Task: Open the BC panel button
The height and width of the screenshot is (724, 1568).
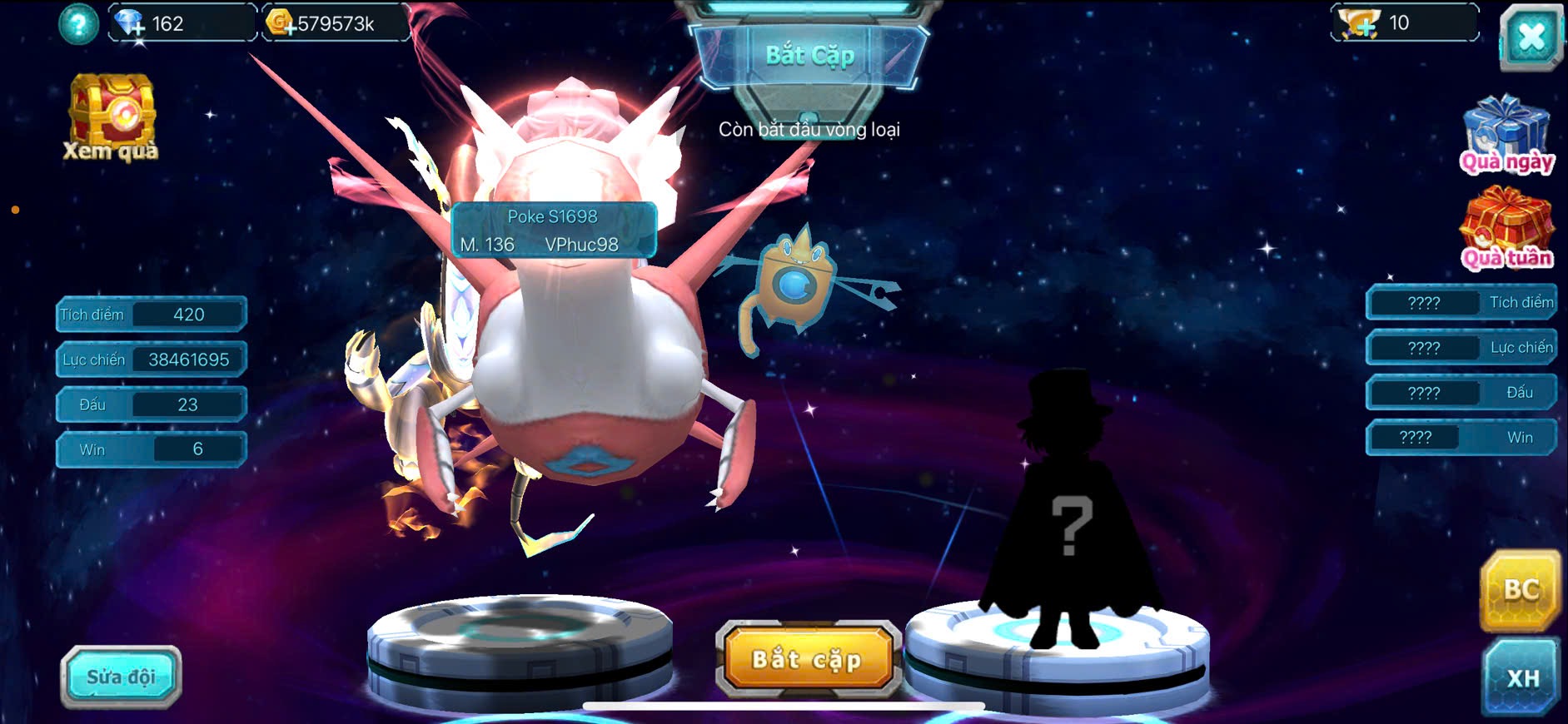Action: pos(1520,590)
